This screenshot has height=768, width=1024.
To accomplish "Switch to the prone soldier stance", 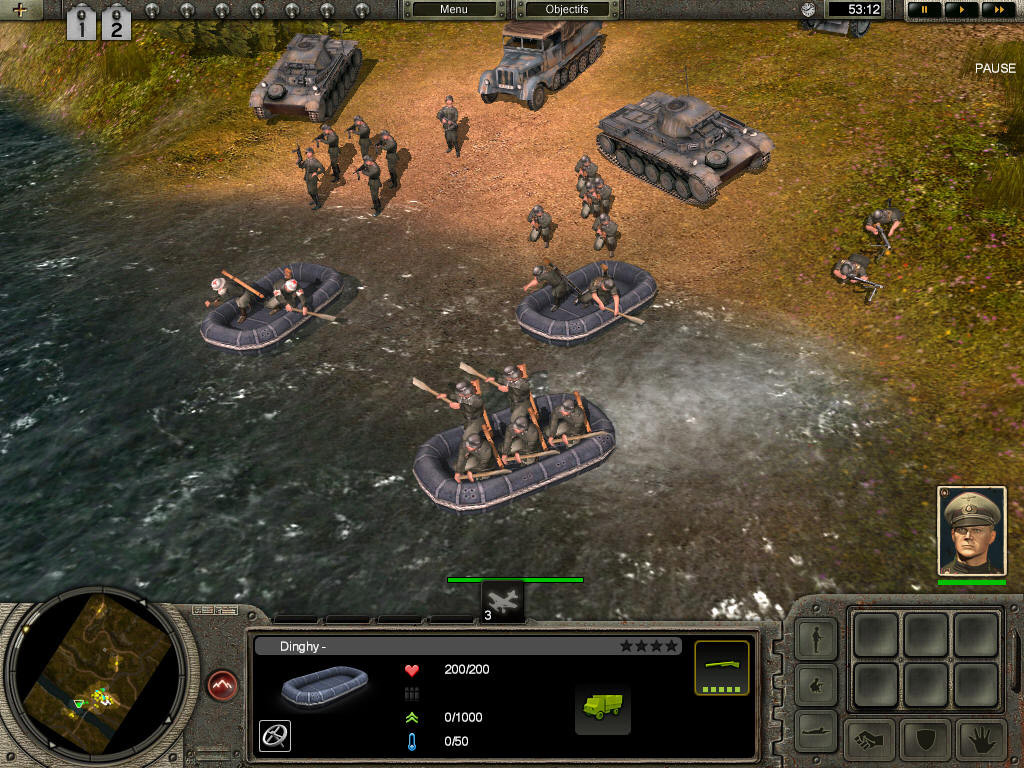I will coord(816,730).
